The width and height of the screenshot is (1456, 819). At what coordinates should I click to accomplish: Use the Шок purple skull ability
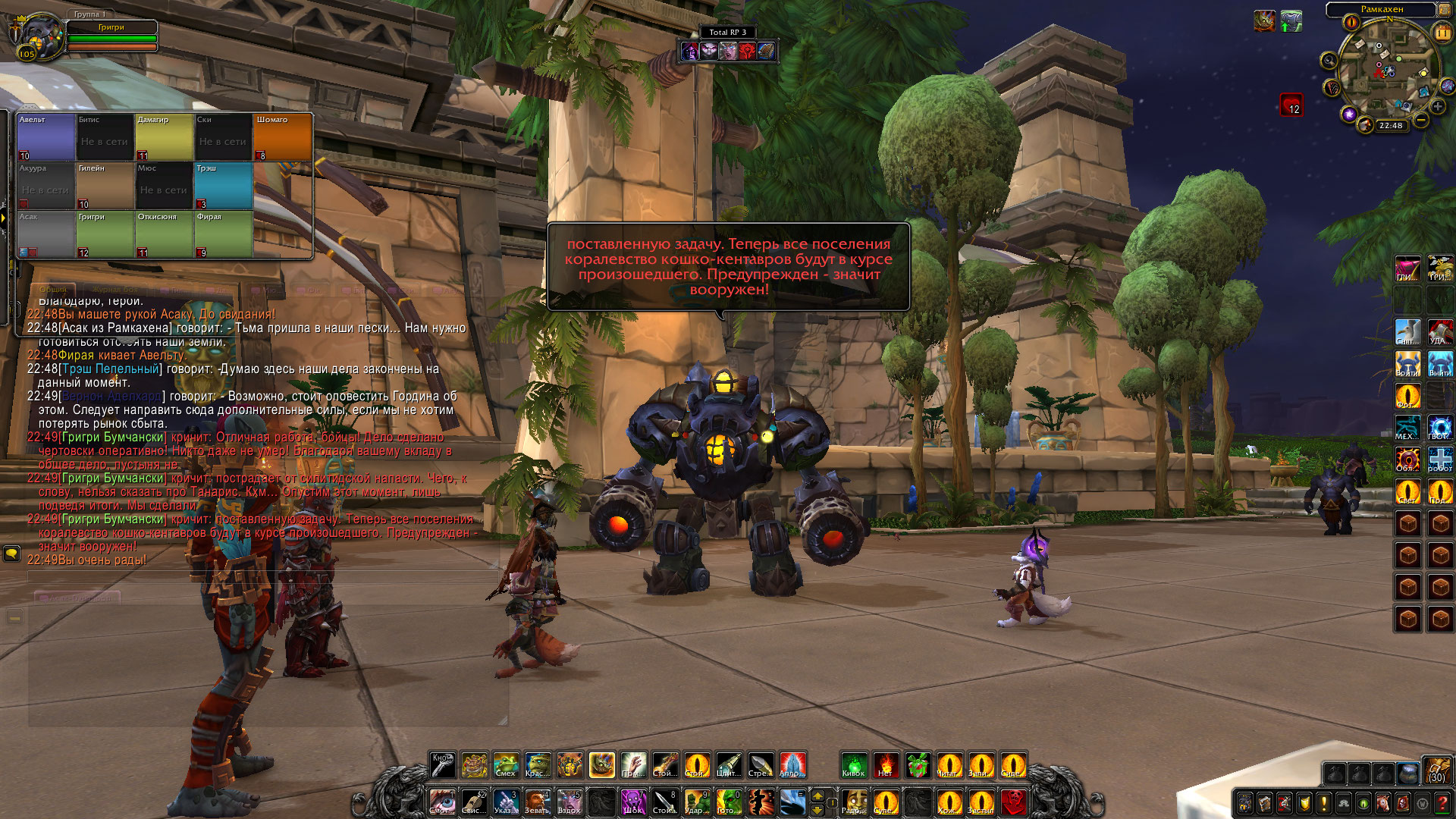[x=632, y=802]
